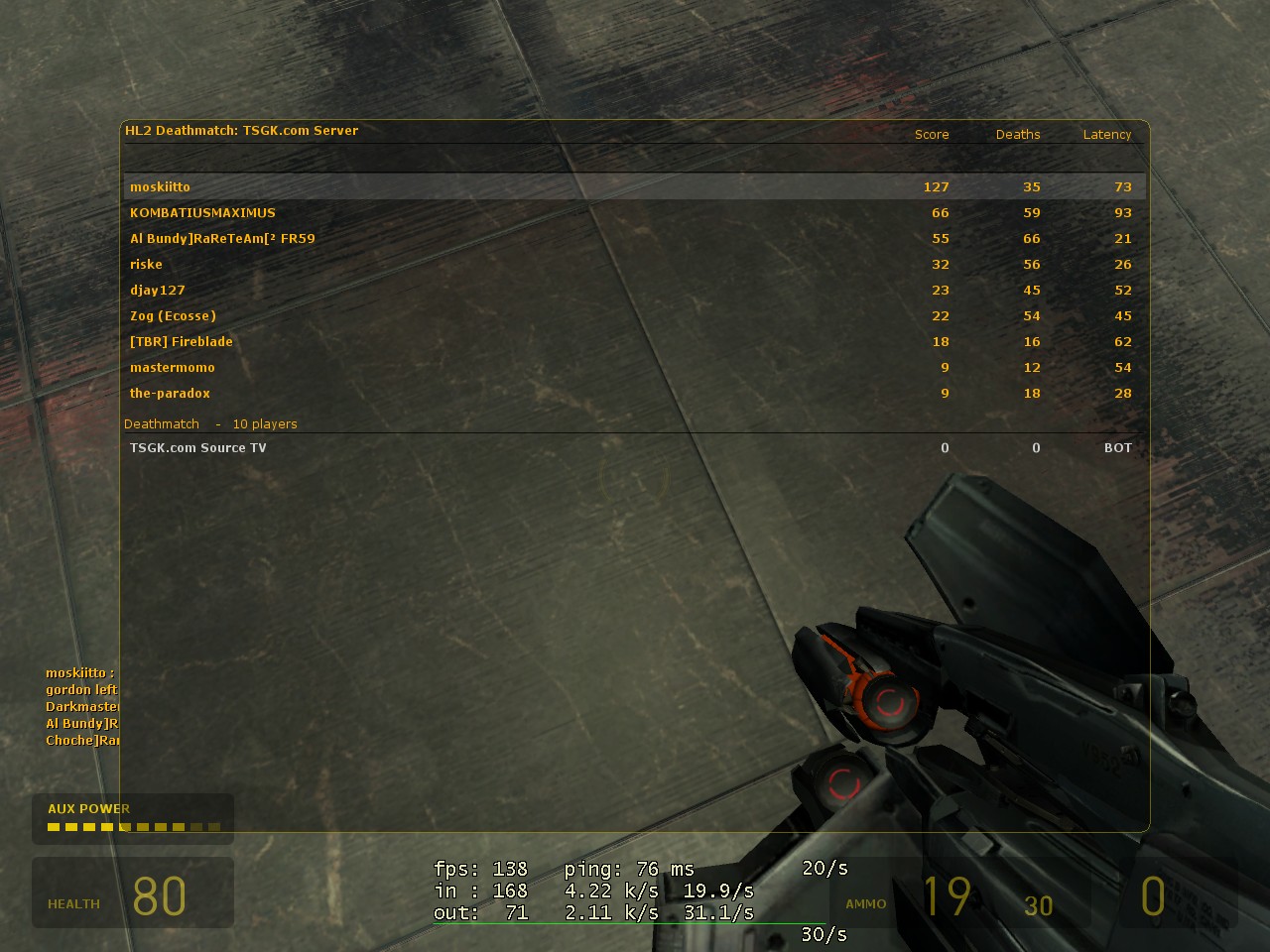Click the ping value of 76 ms
This screenshot has height=952, width=1270.
tap(620, 869)
